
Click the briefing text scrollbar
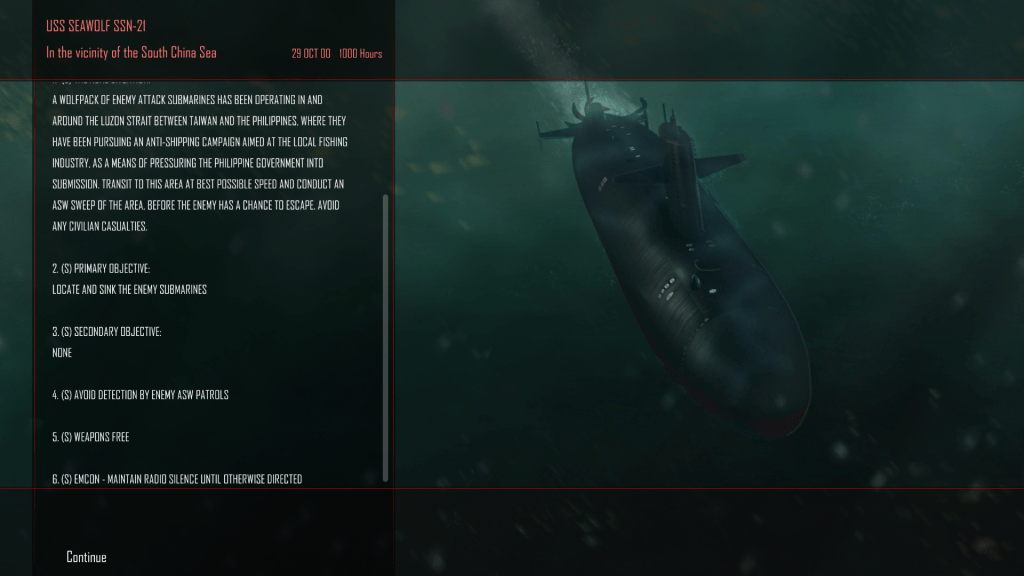click(386, 338)
